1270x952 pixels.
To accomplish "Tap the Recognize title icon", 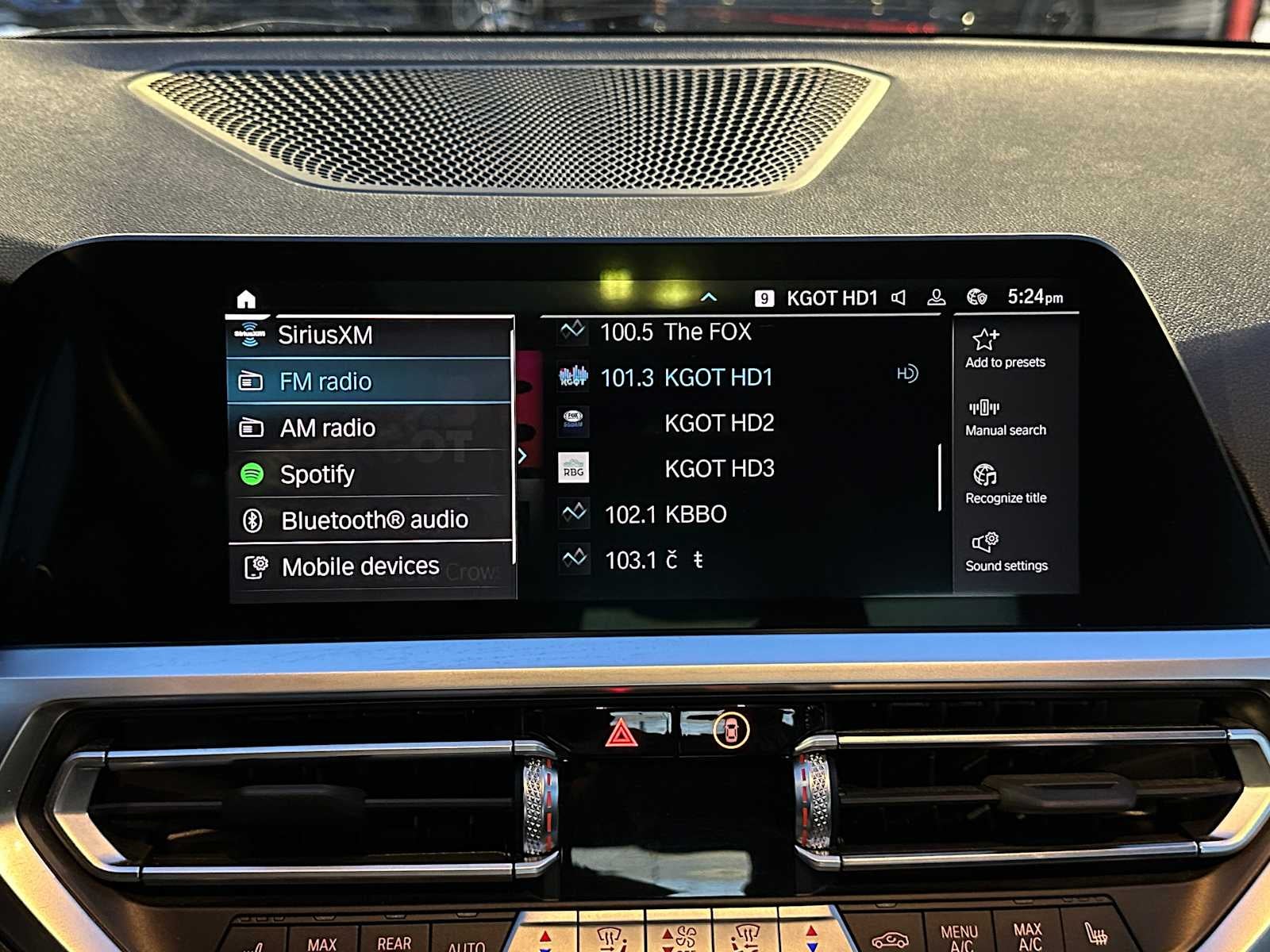I will pos(984,474).
